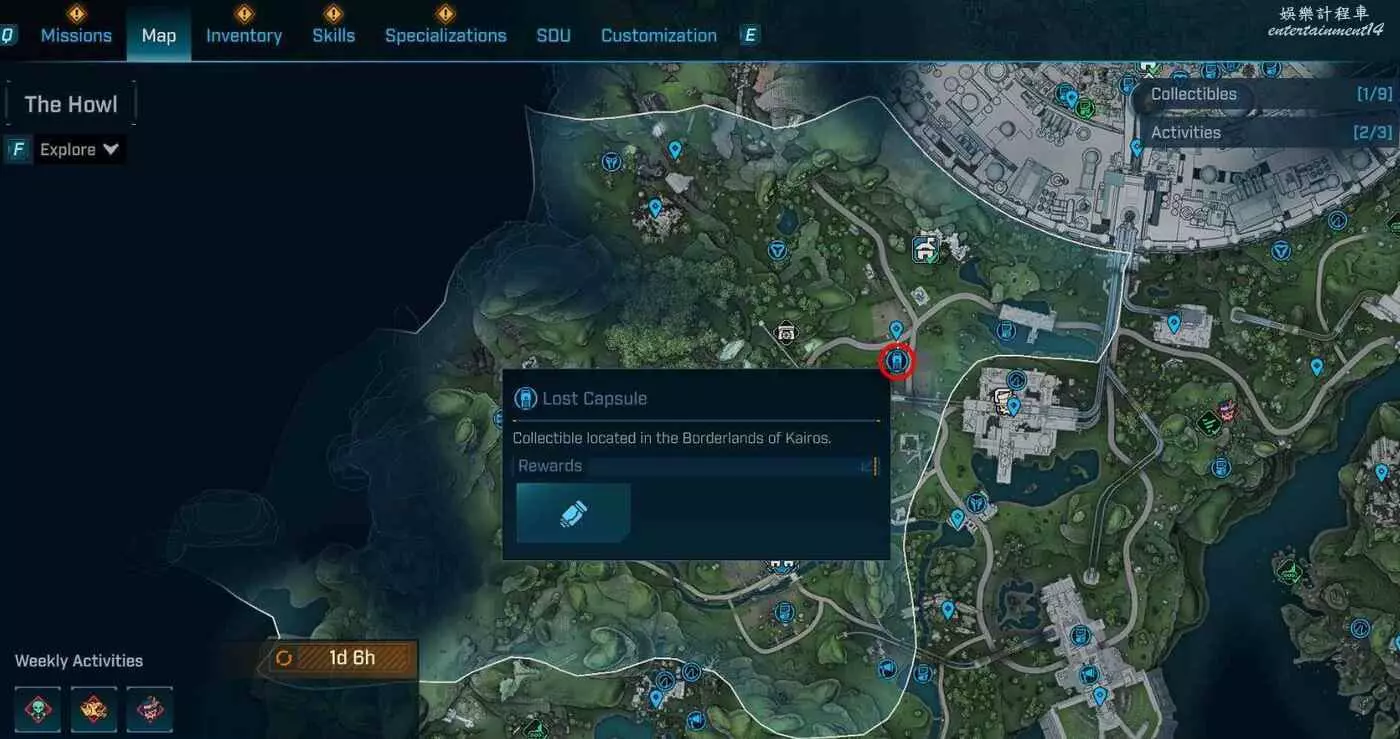Viewport: 1400px width, 739px height.
Task: Open the Customization tab
Action: pyautogui.click(x=658, y=36)
